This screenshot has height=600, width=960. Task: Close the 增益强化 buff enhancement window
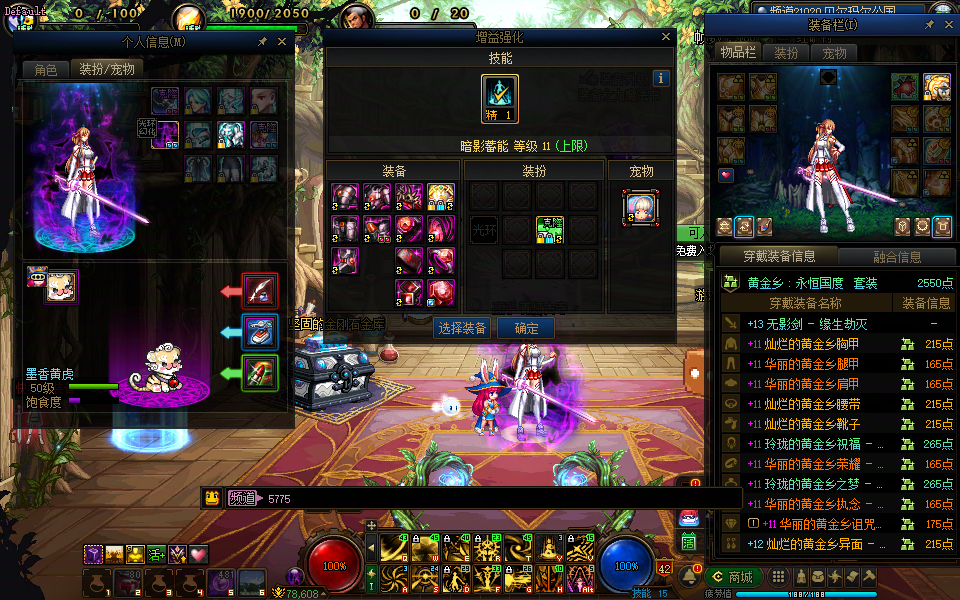666,37
